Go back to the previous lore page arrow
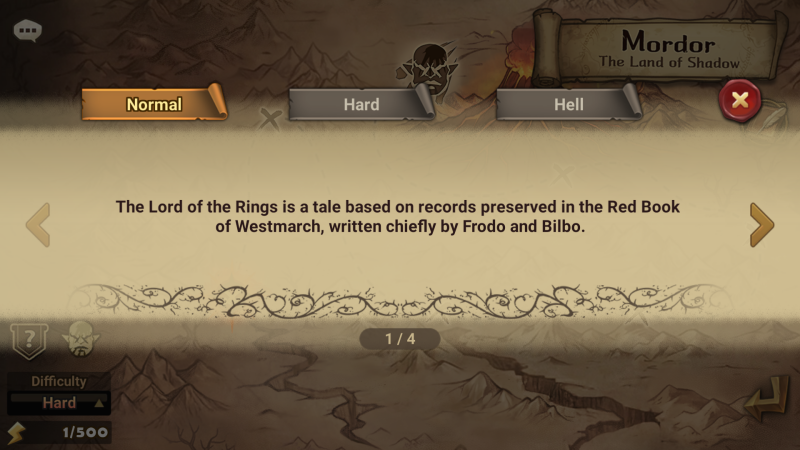The height and width of the screenshot is (450, 800). click(x=38, y=225)
